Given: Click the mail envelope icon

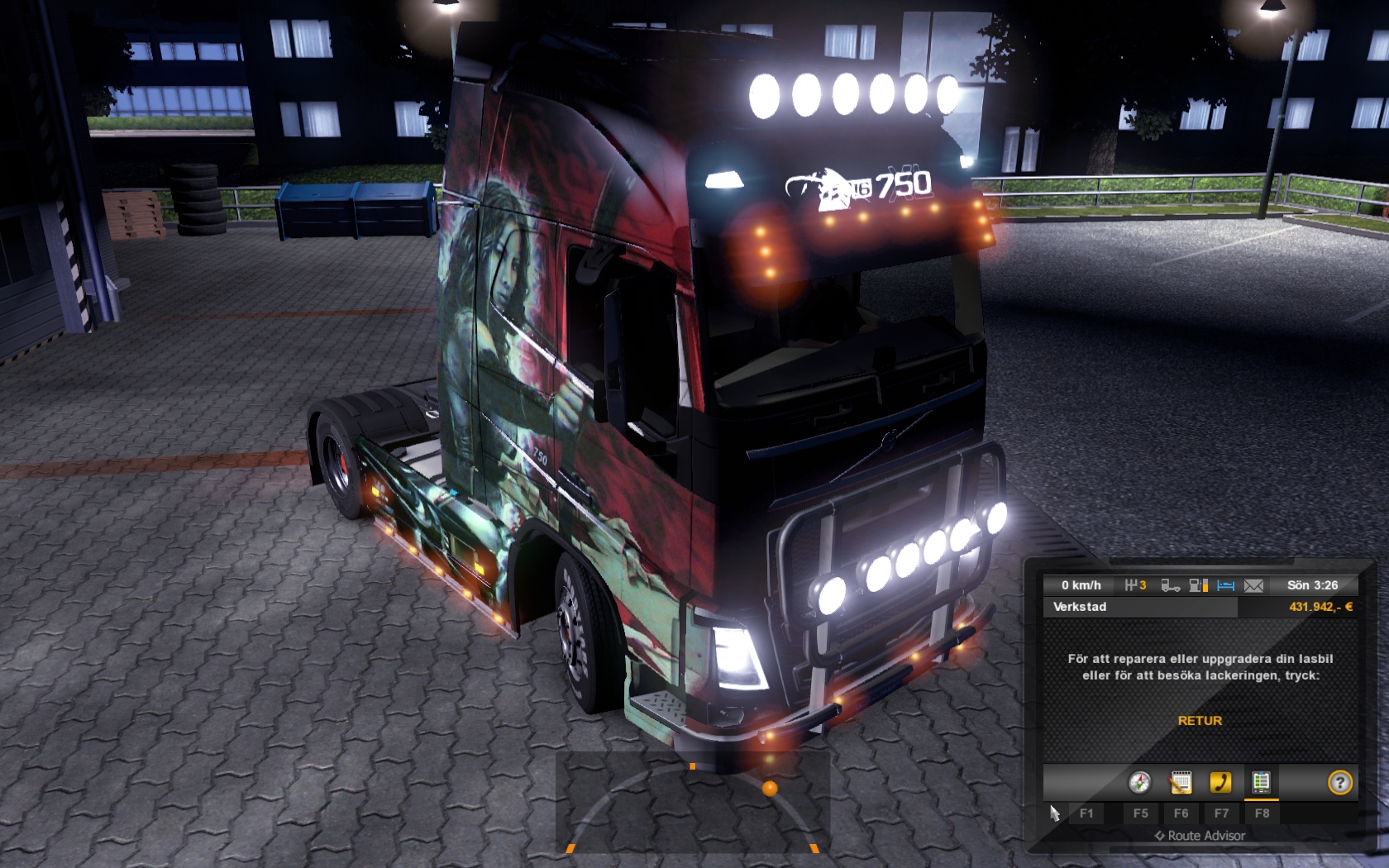Looking at the screenshot, I should tap(1253, 585).
